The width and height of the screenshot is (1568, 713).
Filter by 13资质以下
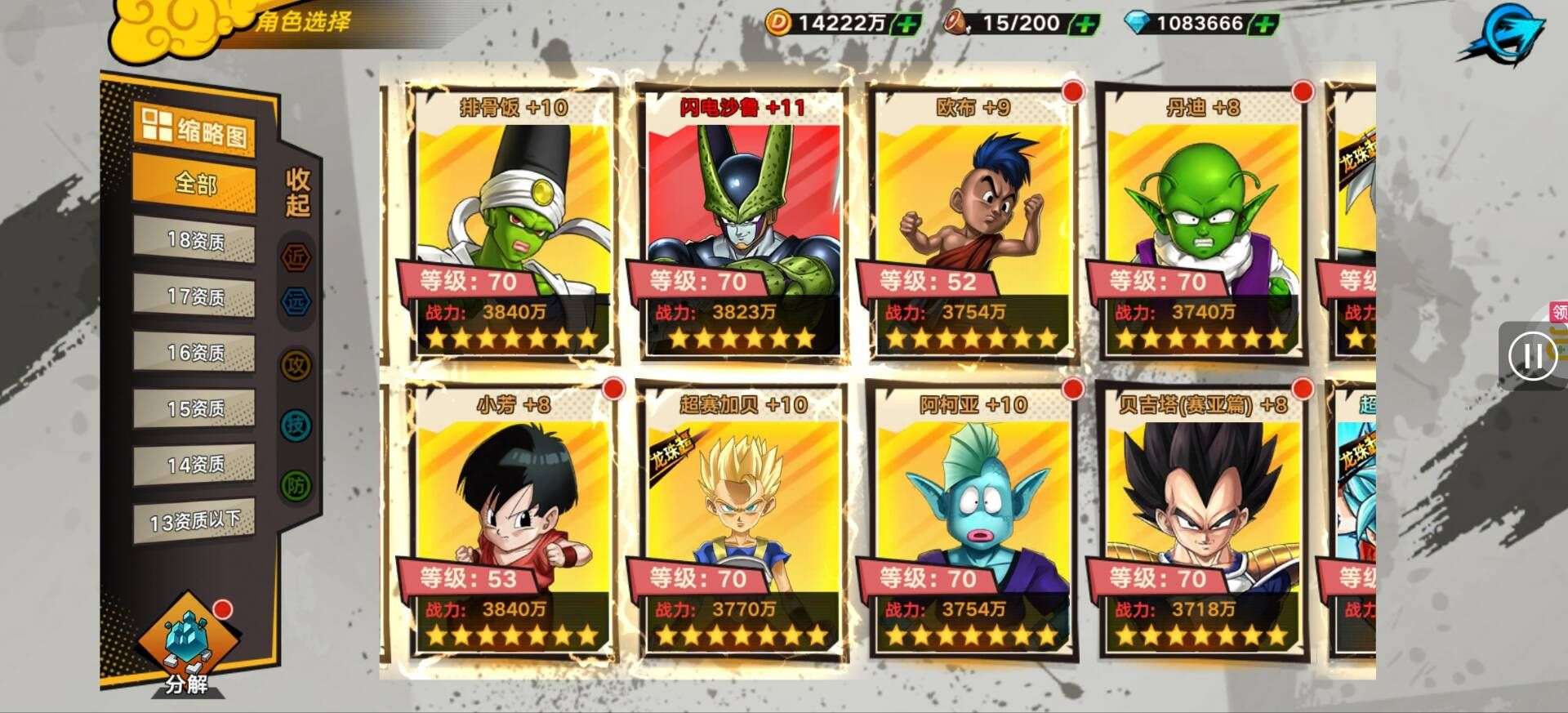(x=195, y=521)
